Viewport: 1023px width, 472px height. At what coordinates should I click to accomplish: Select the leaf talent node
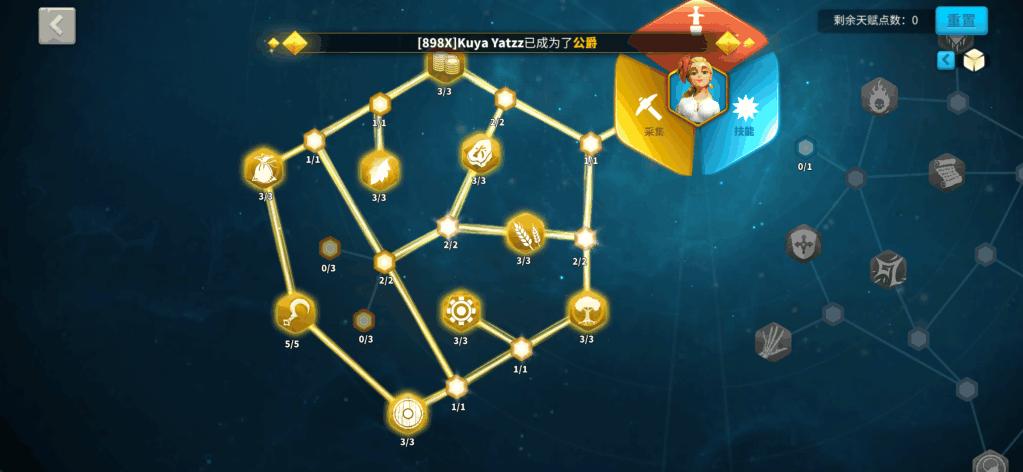pyautogui.click(x=379, y=171)
